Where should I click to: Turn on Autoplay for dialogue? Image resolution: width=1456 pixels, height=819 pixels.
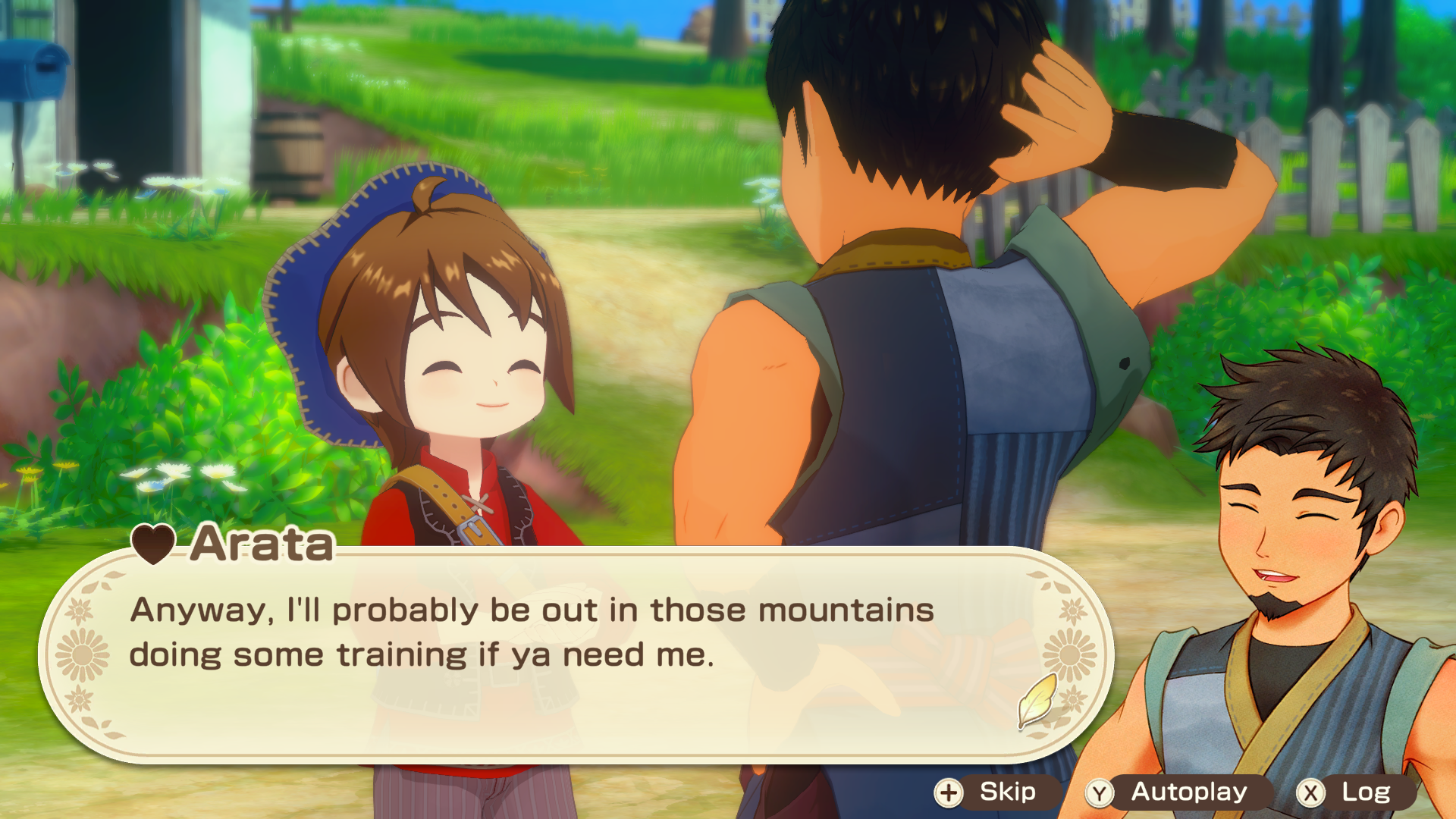click(x=1174, y=792)
